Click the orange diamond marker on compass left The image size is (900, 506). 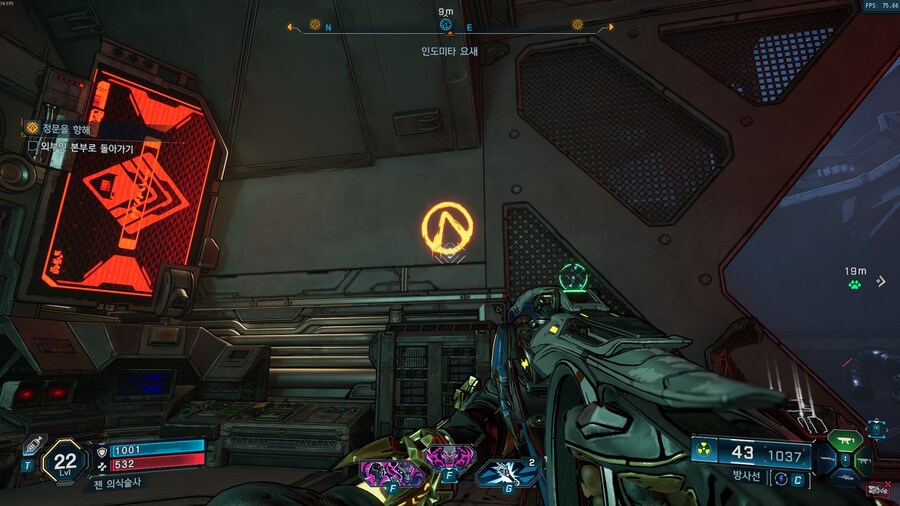tap(315, 25)
